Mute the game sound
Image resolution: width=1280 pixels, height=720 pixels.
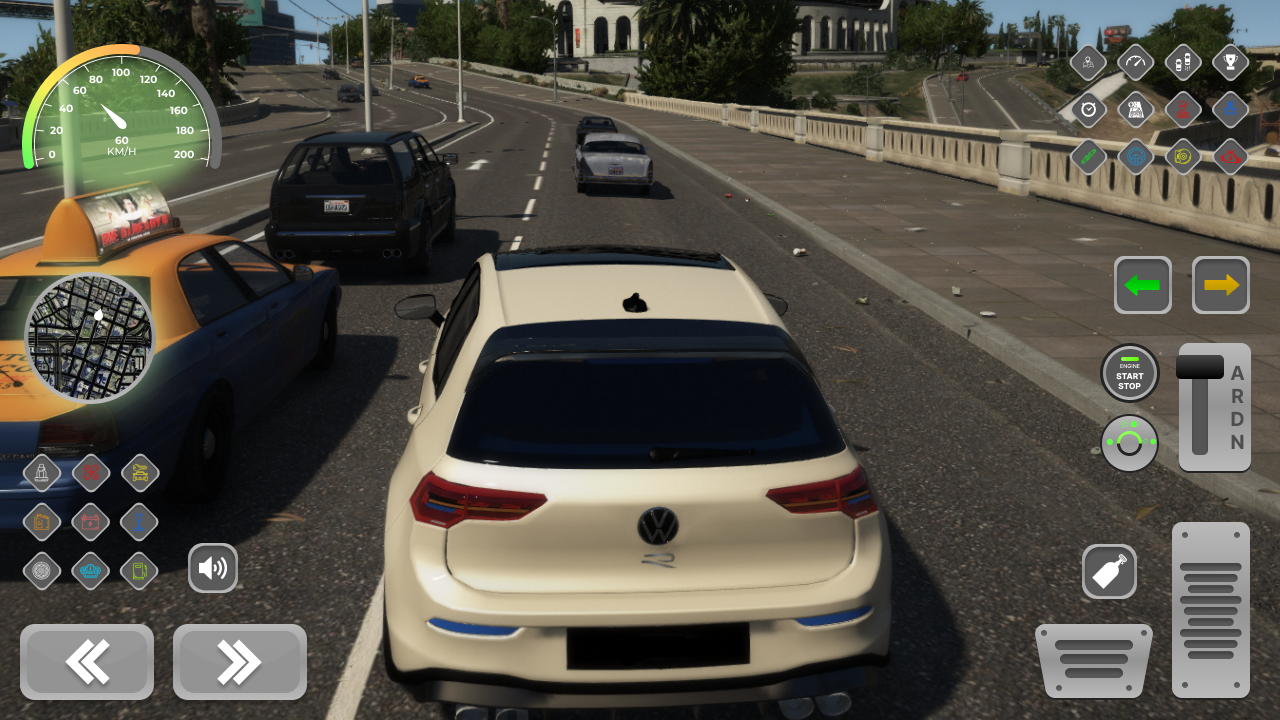(x=213, y=567)
